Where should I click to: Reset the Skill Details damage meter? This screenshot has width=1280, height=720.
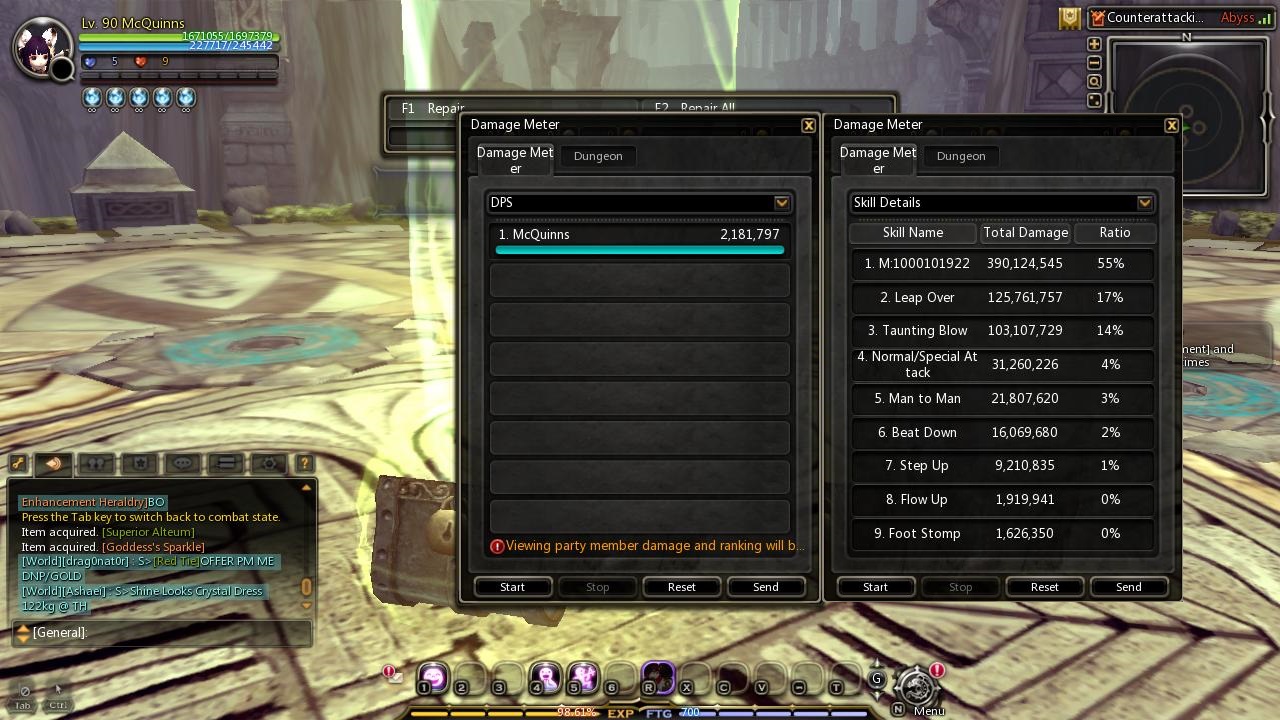pos(1044,587)
